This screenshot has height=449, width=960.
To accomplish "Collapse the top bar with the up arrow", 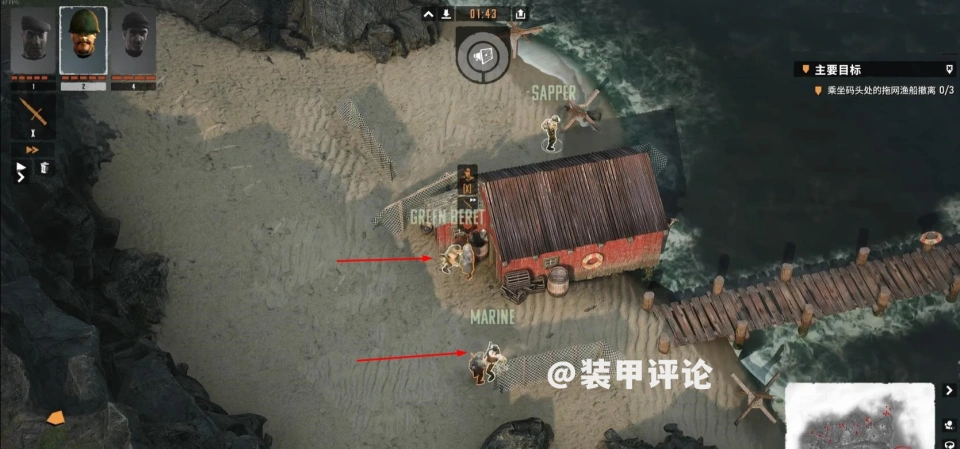I will pyautogui.click(x=428, y=14).
